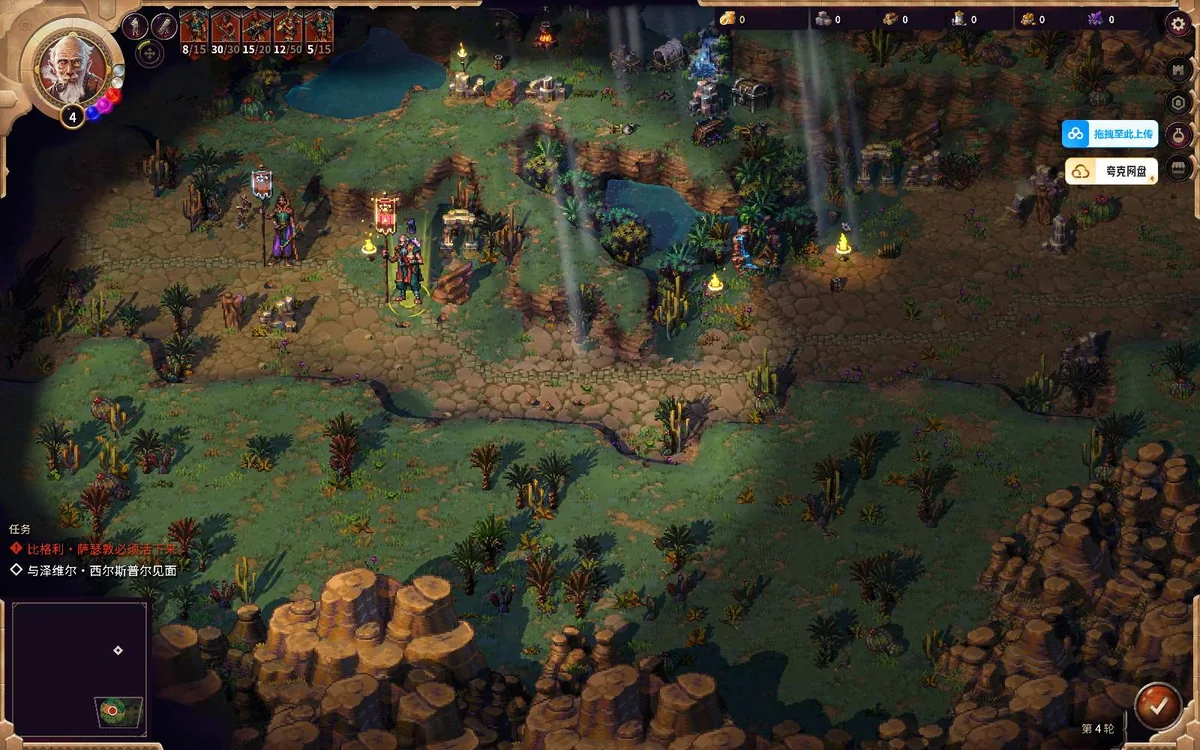Select the army unit showing 8/15
Screen dimensions: 1200x750
(193, 29)
